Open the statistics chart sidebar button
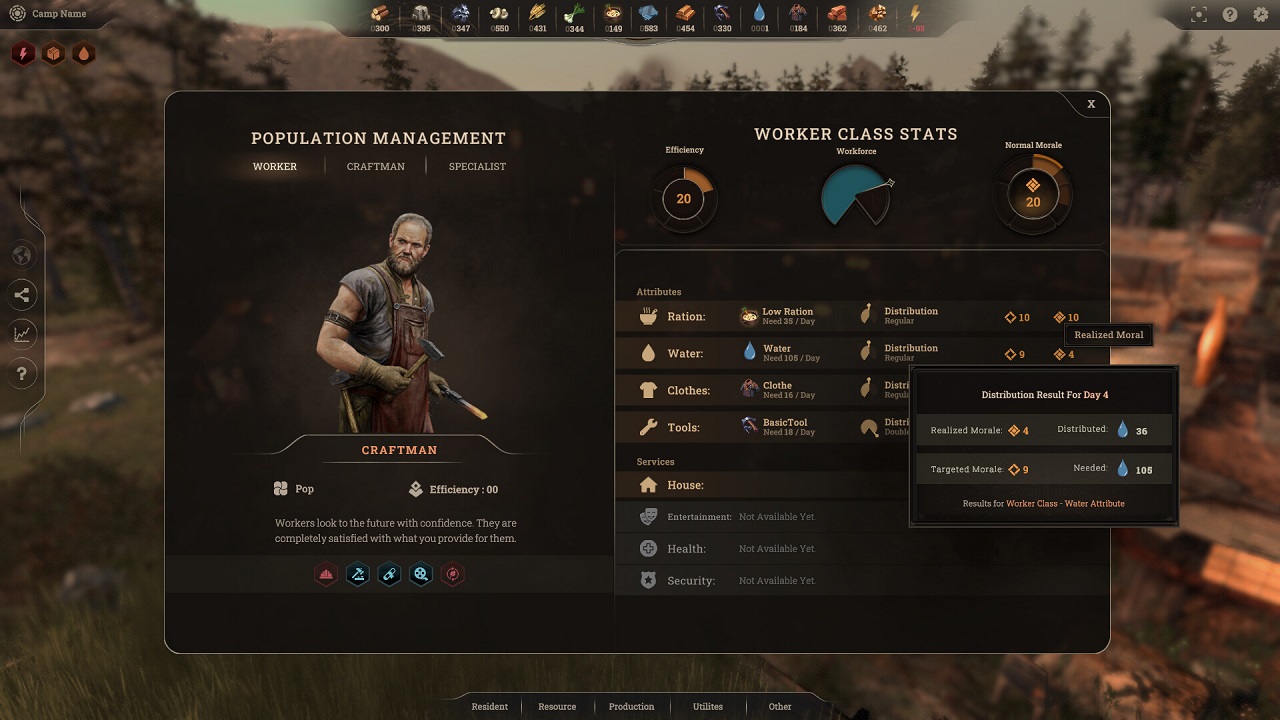 pos(22,334)
